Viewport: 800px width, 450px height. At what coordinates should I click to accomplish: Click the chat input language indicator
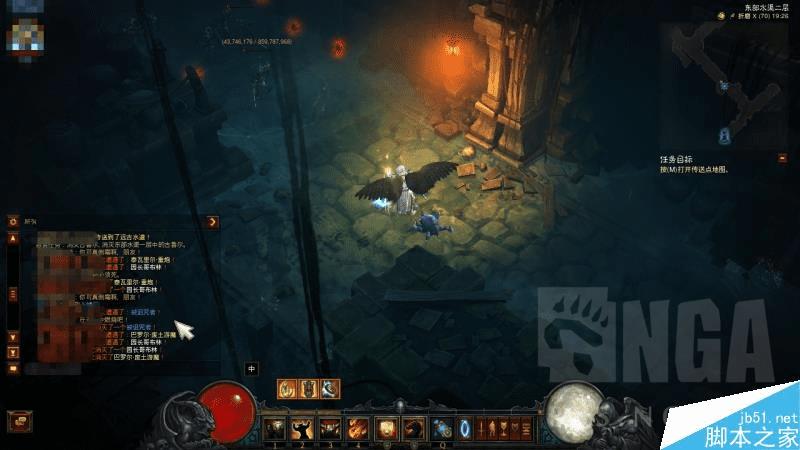[252, 367]
